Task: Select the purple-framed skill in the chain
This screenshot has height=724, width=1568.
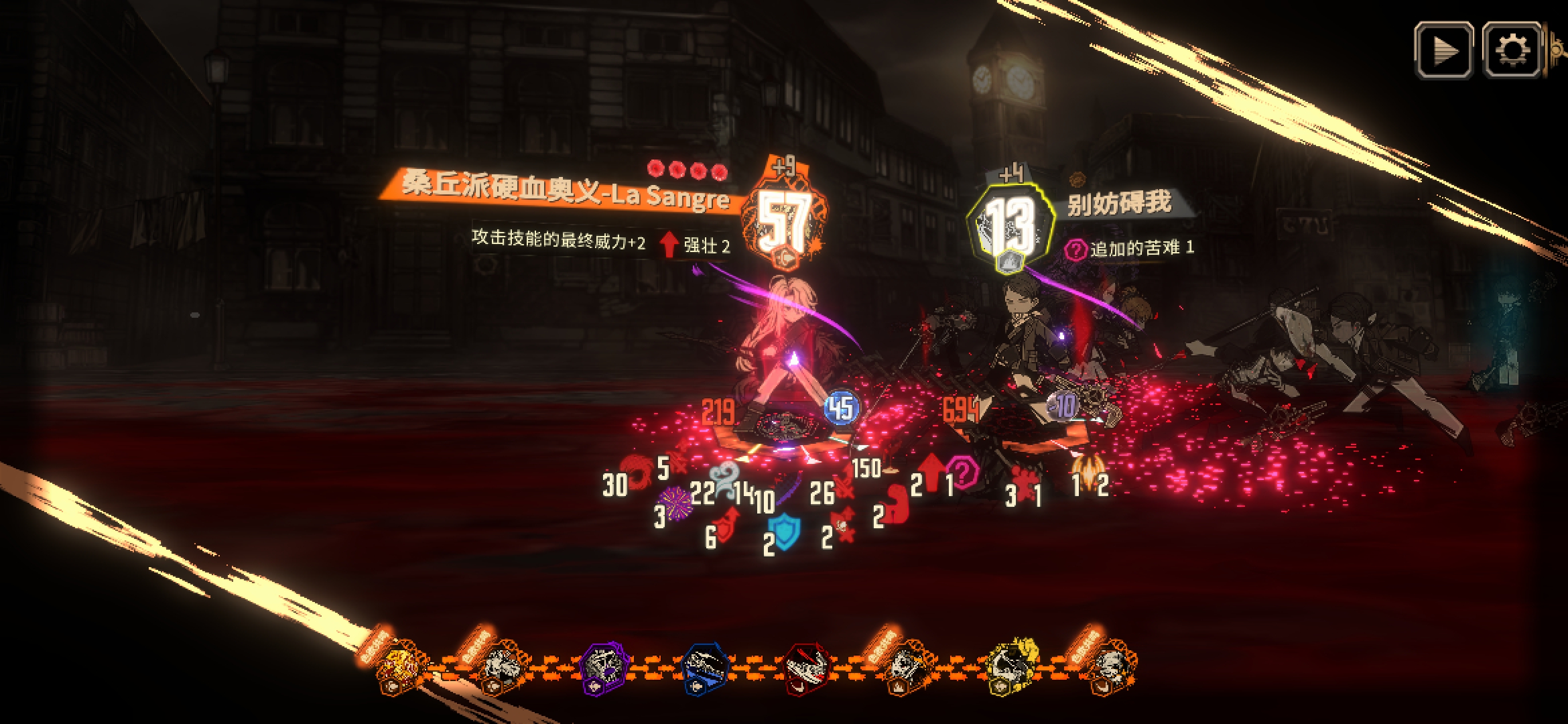Action: click(604, 667)
